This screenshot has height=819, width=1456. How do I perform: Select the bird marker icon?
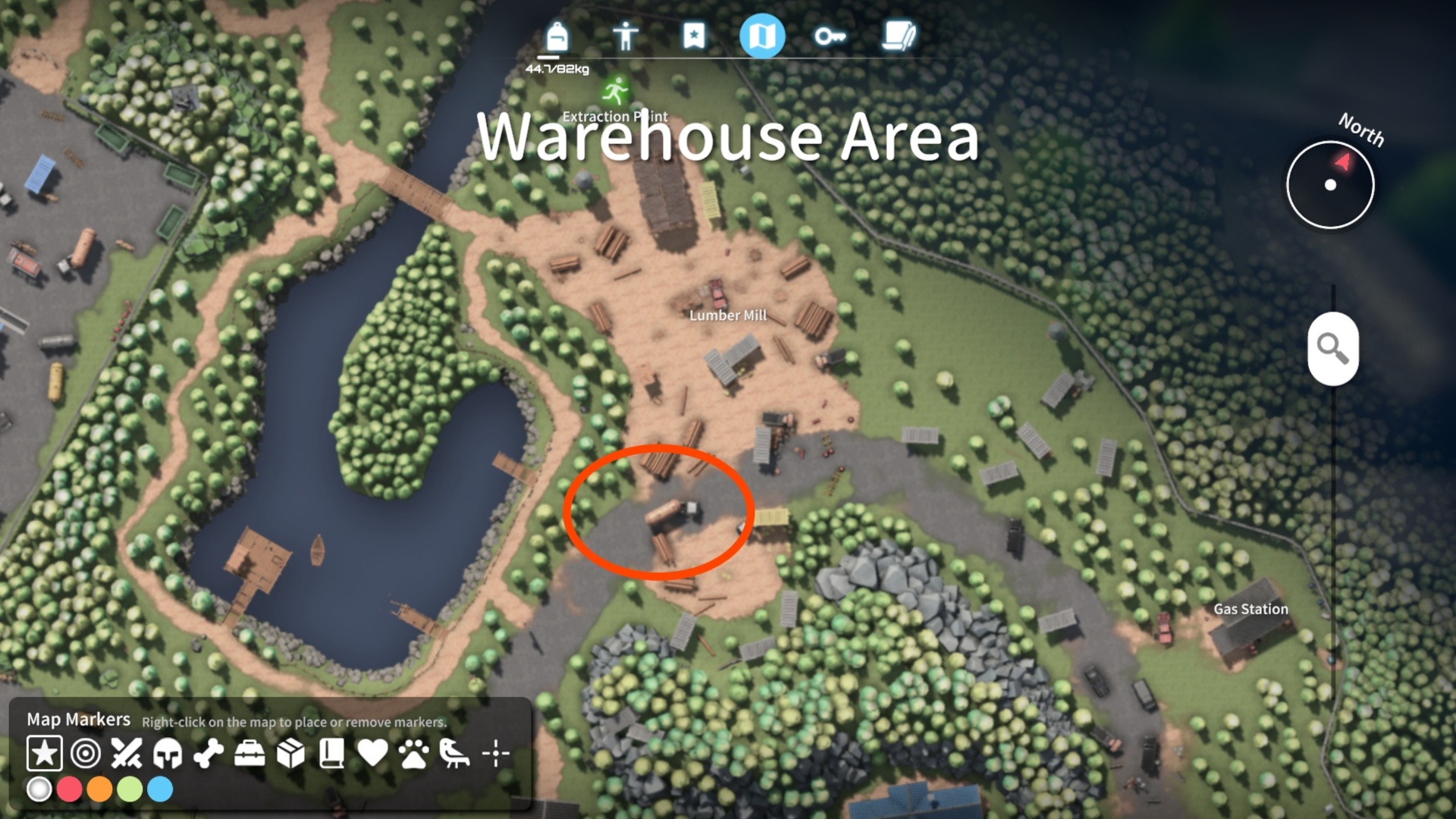457,754
